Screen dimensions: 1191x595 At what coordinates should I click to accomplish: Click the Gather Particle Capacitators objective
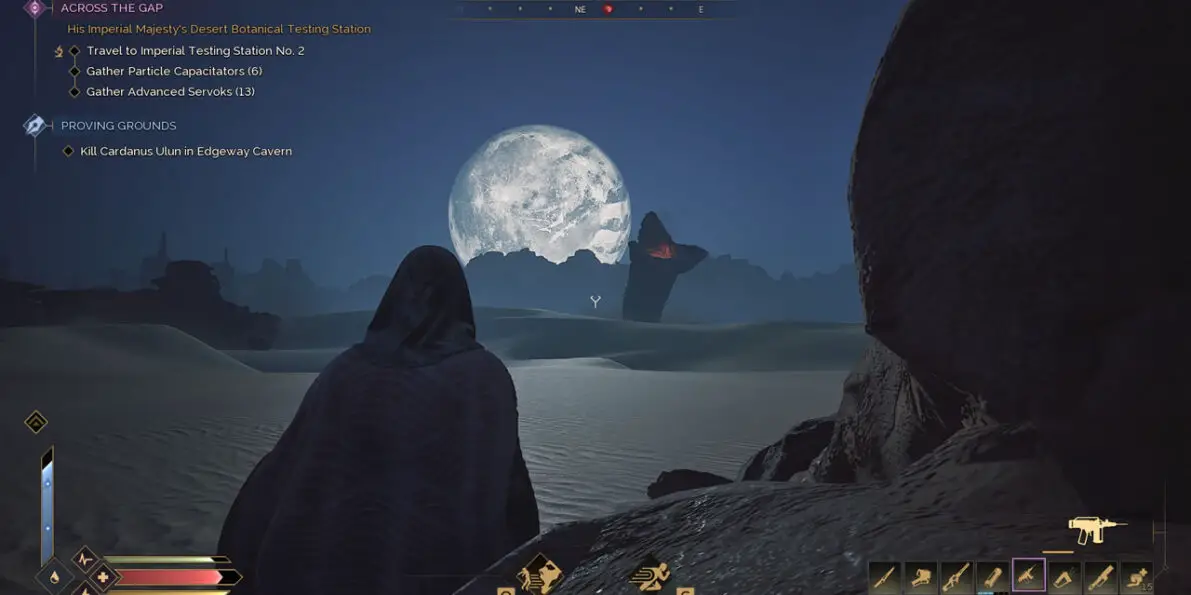click(174, 71)
